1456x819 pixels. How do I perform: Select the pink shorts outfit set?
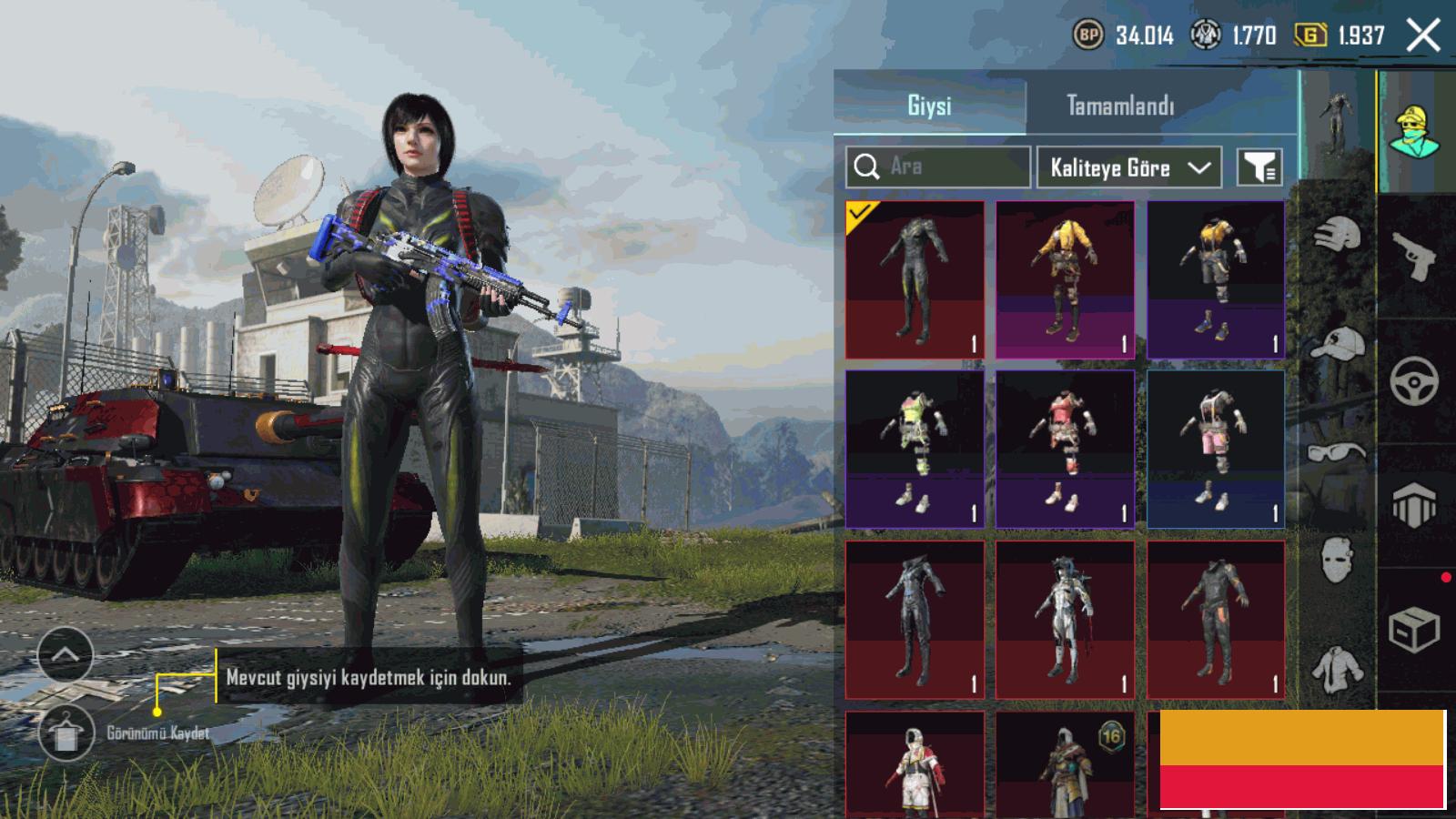(1216, 449)
